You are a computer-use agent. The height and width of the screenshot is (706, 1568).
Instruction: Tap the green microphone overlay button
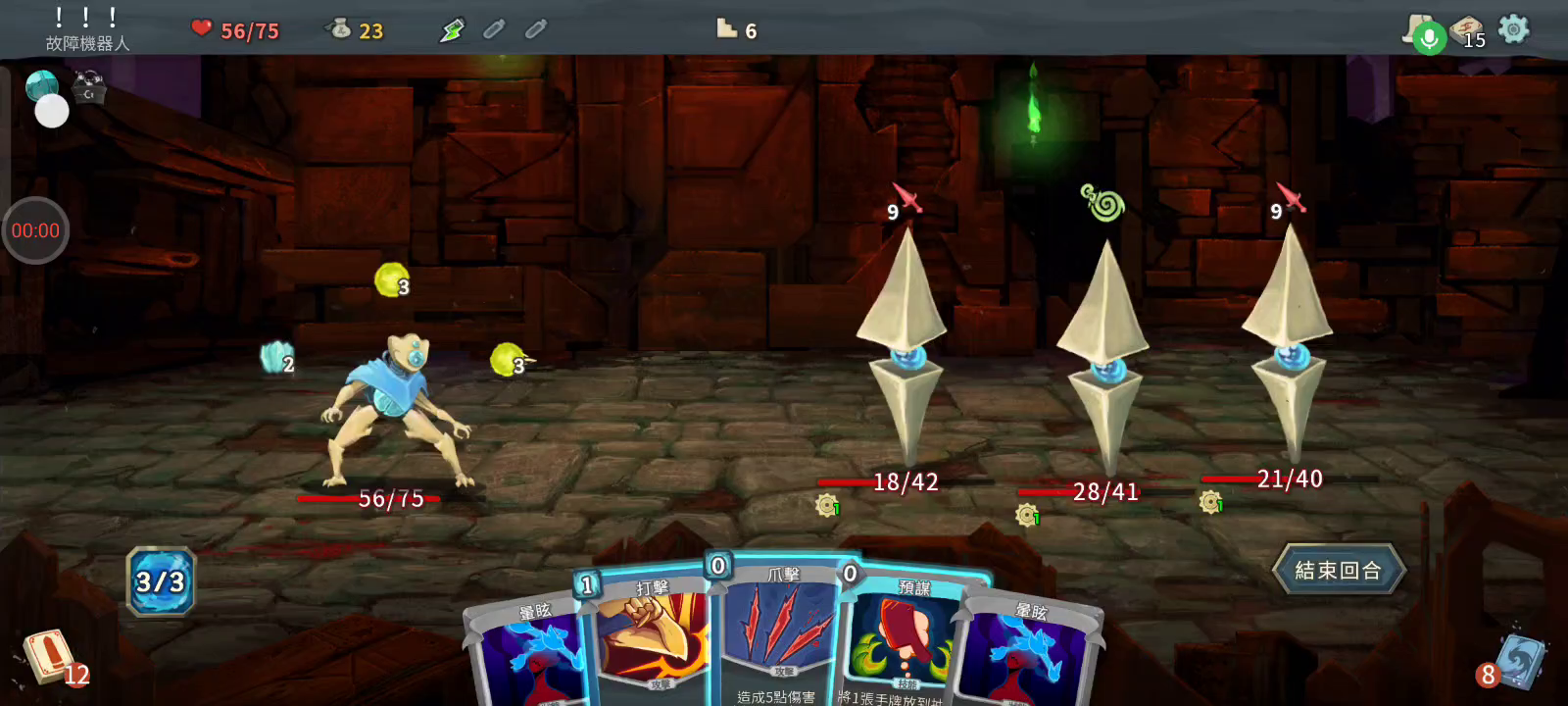pyautogui.click(x=1430, y=39)
